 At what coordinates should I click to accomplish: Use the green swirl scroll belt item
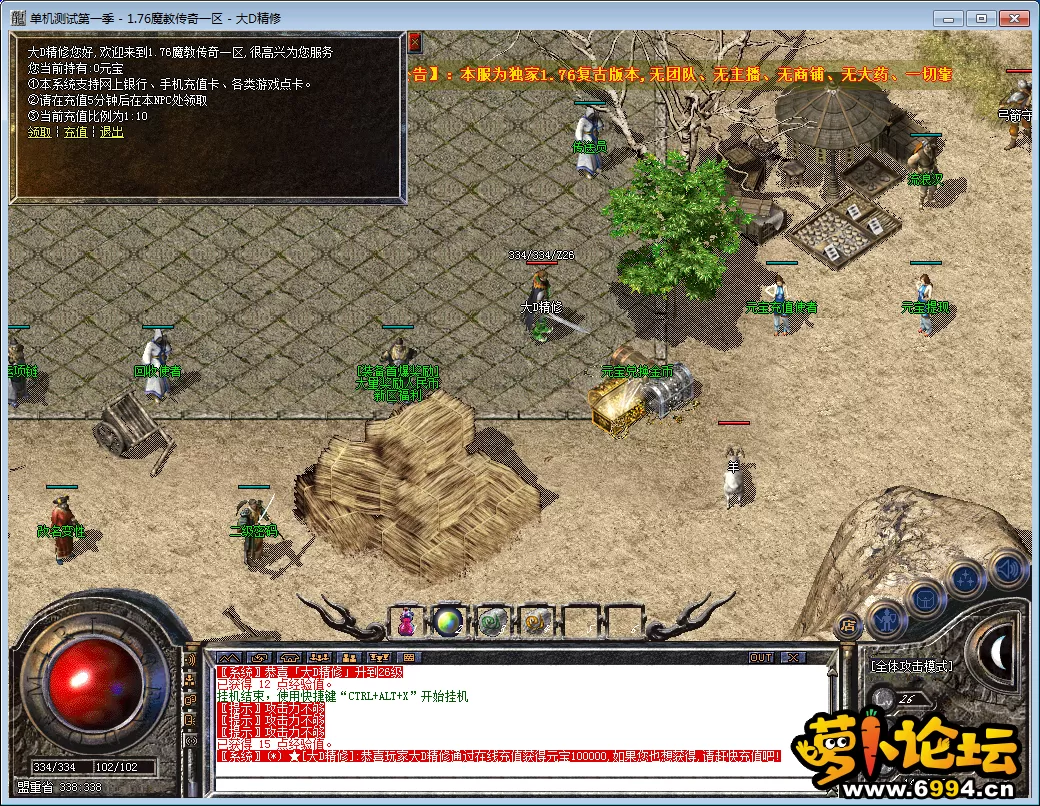click(491, 621)
